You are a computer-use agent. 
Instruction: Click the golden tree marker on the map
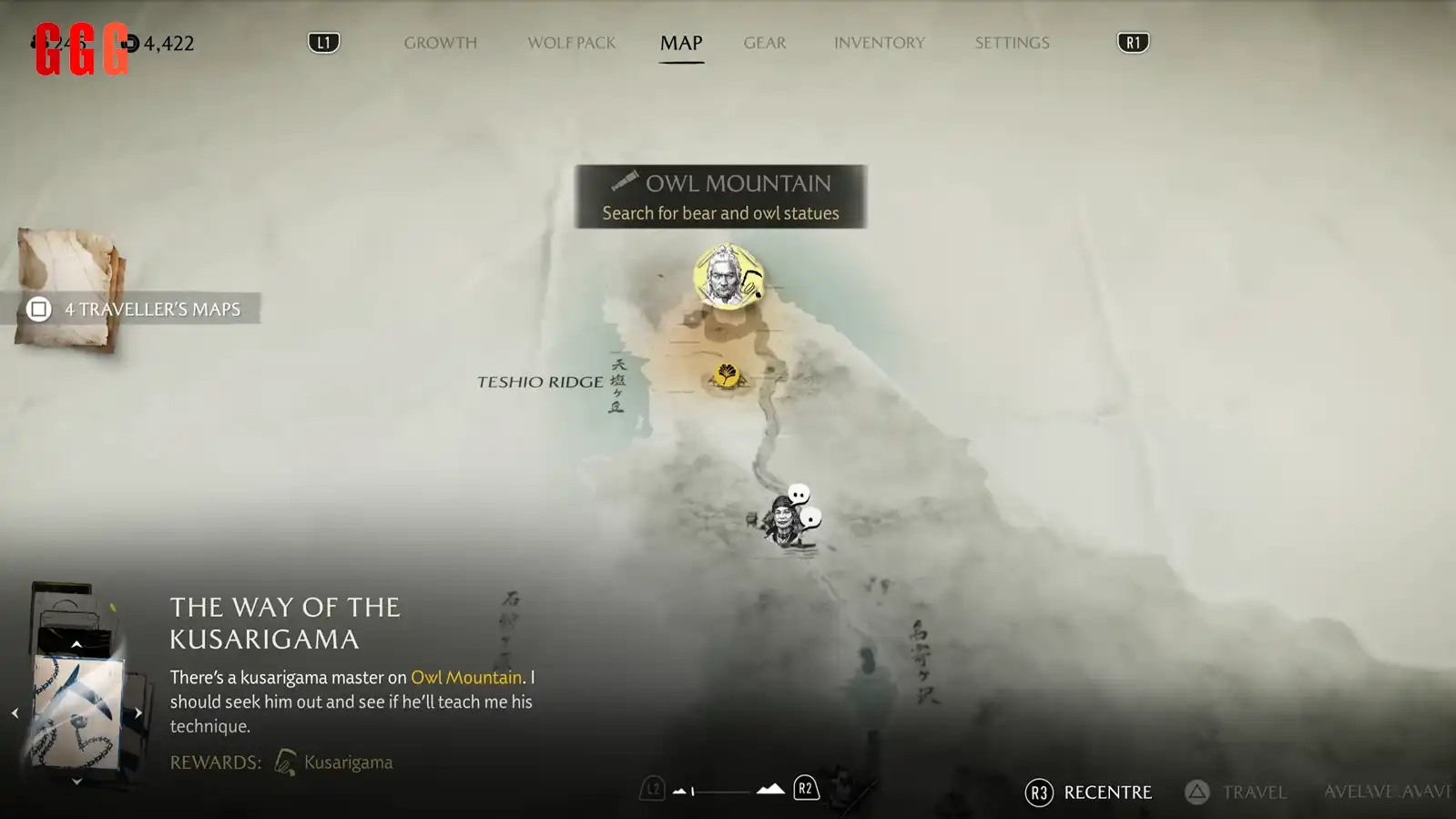[727, 374]
